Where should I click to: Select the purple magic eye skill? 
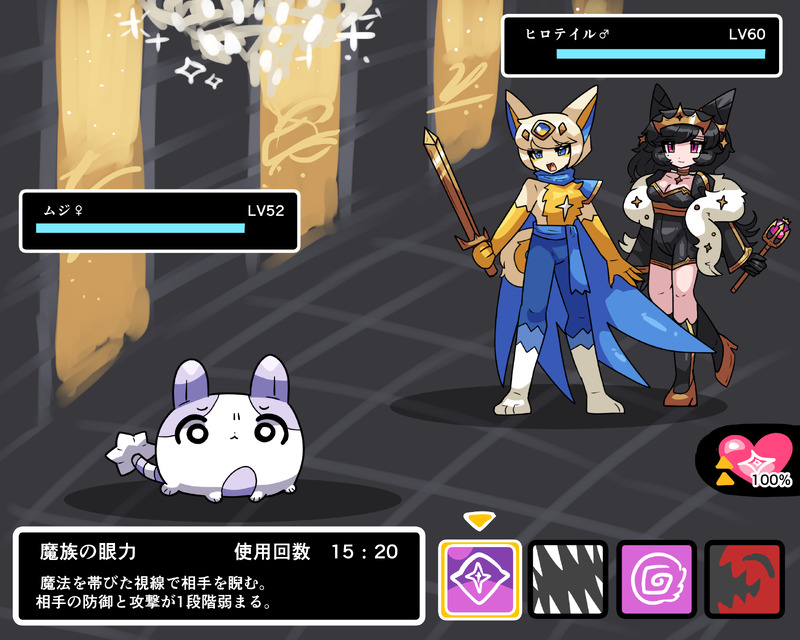(480, 579)
